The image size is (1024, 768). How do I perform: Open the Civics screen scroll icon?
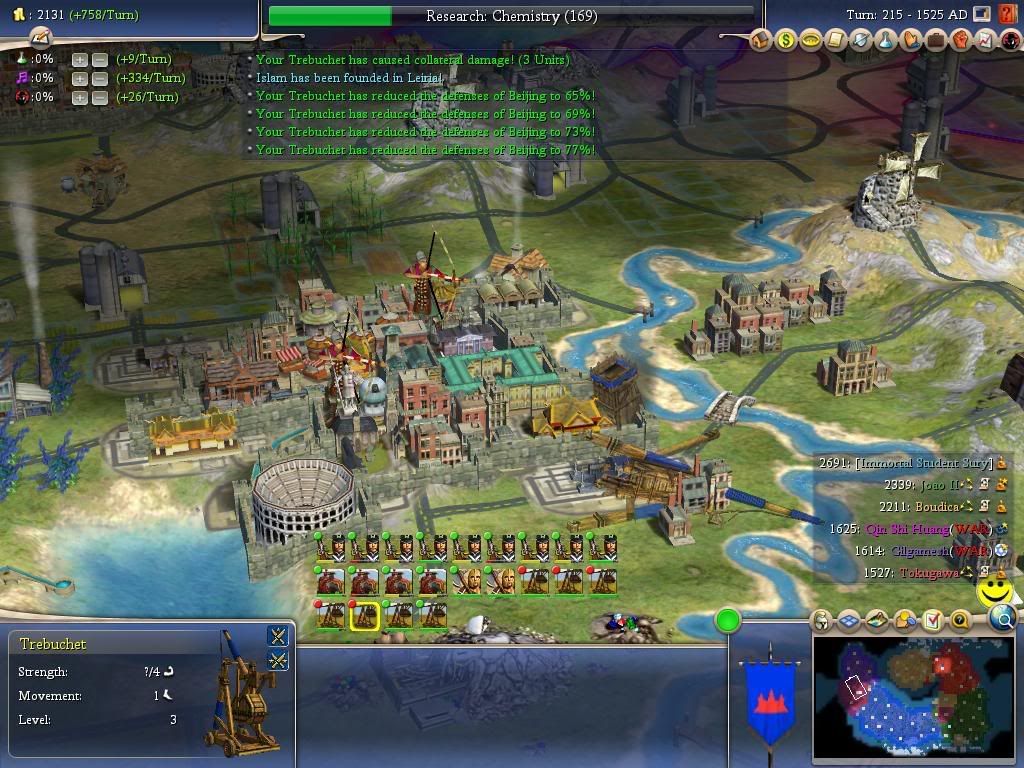835,41
